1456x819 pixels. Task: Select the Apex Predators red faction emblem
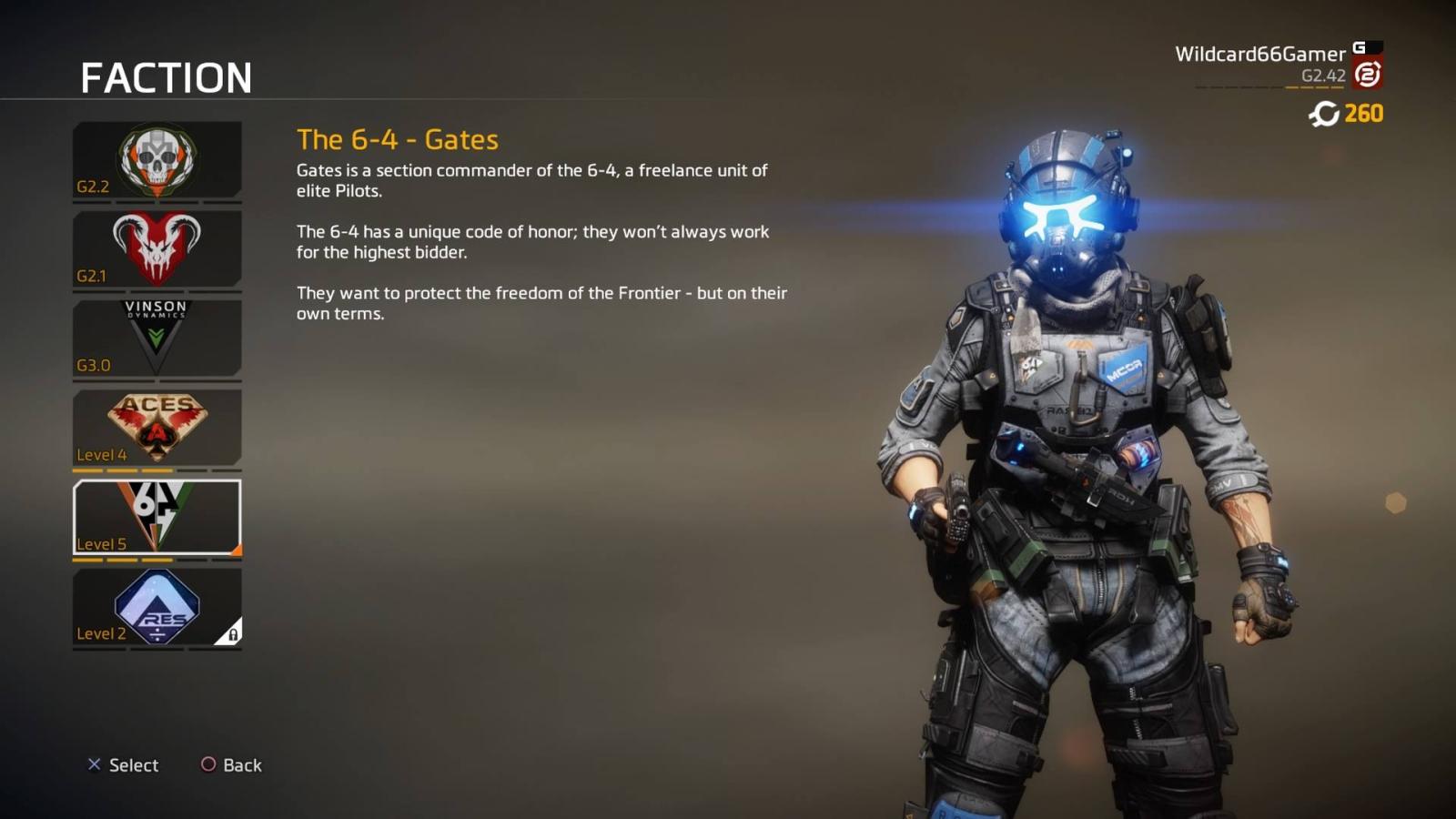[x=157, y=248]
